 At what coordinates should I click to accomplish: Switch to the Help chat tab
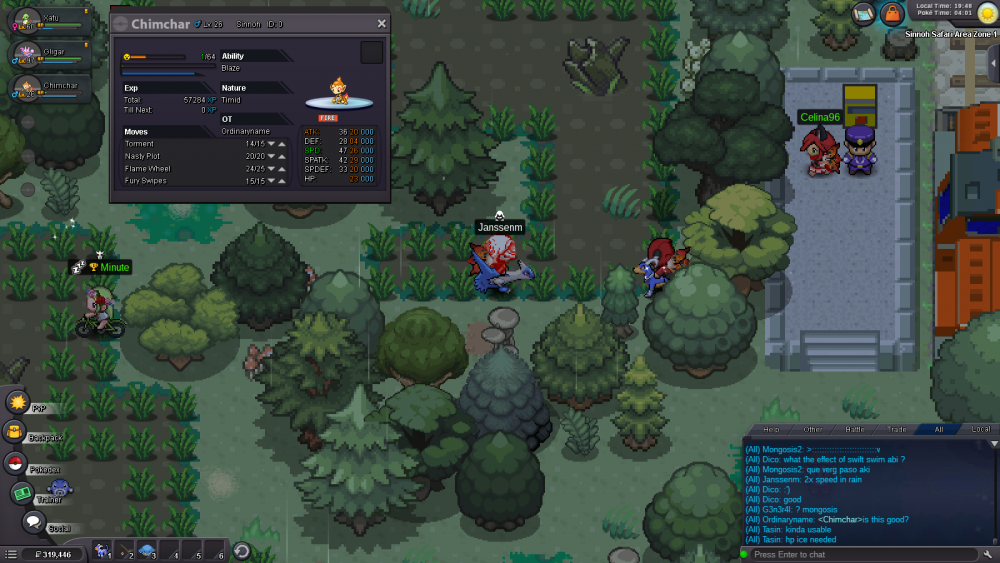pos(771,429)
